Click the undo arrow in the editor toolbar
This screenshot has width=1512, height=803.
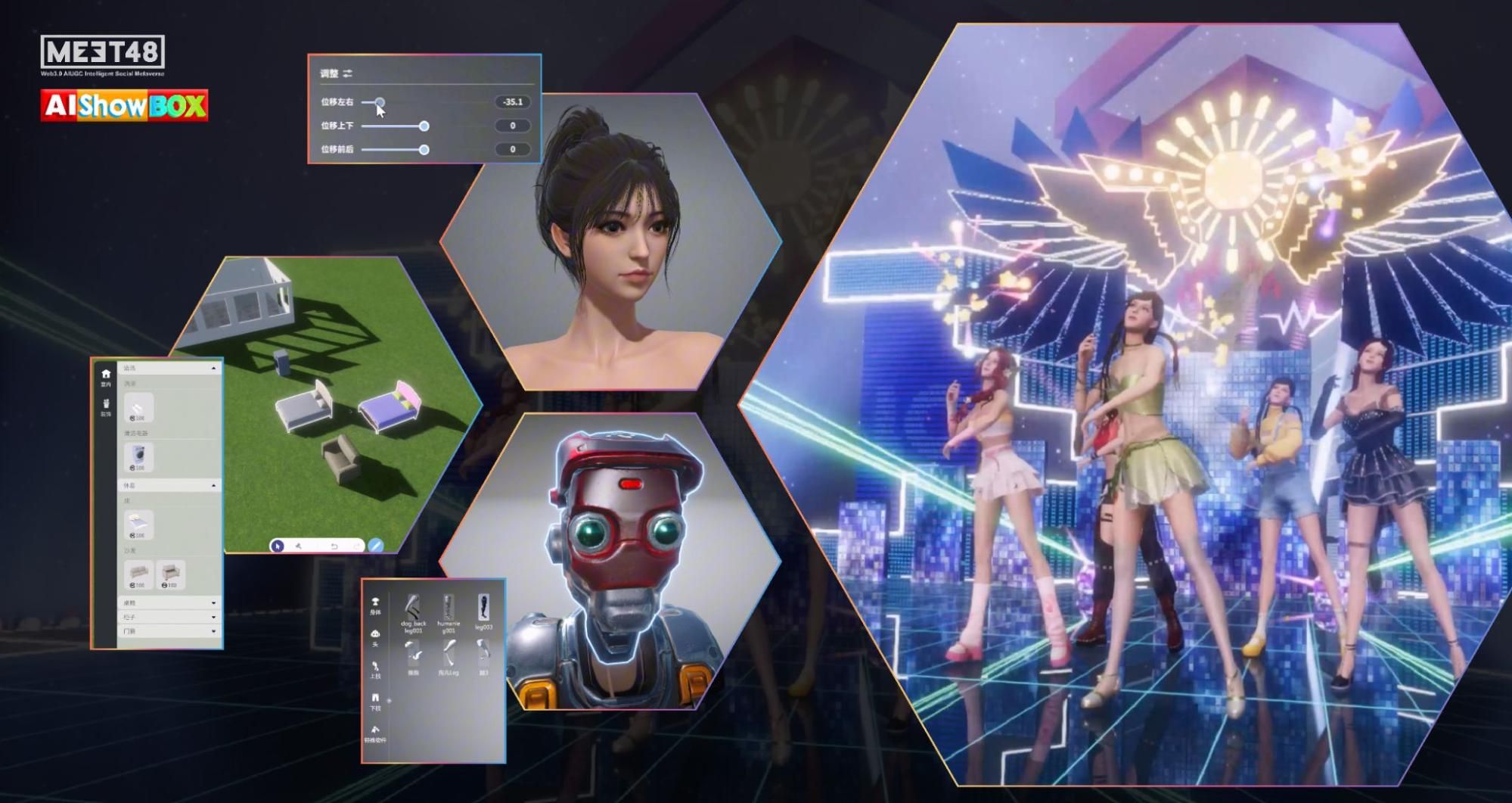335,546
